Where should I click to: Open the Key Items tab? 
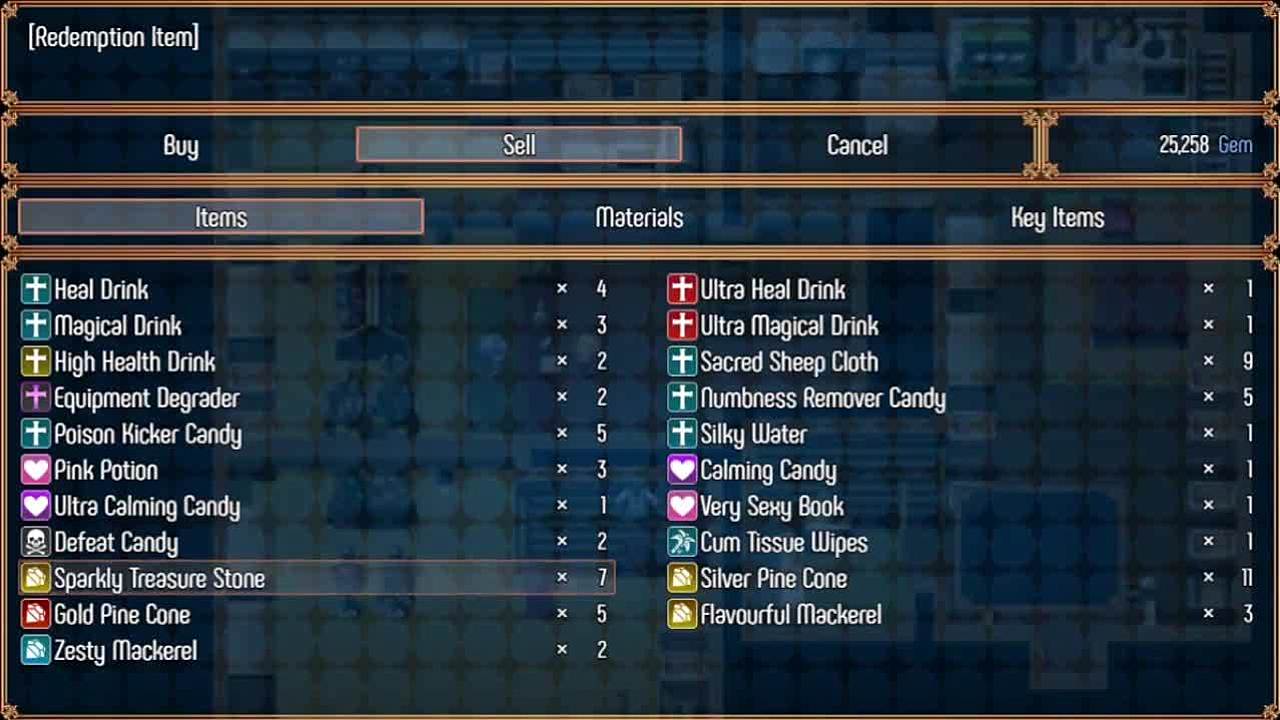coord(1057,217)
